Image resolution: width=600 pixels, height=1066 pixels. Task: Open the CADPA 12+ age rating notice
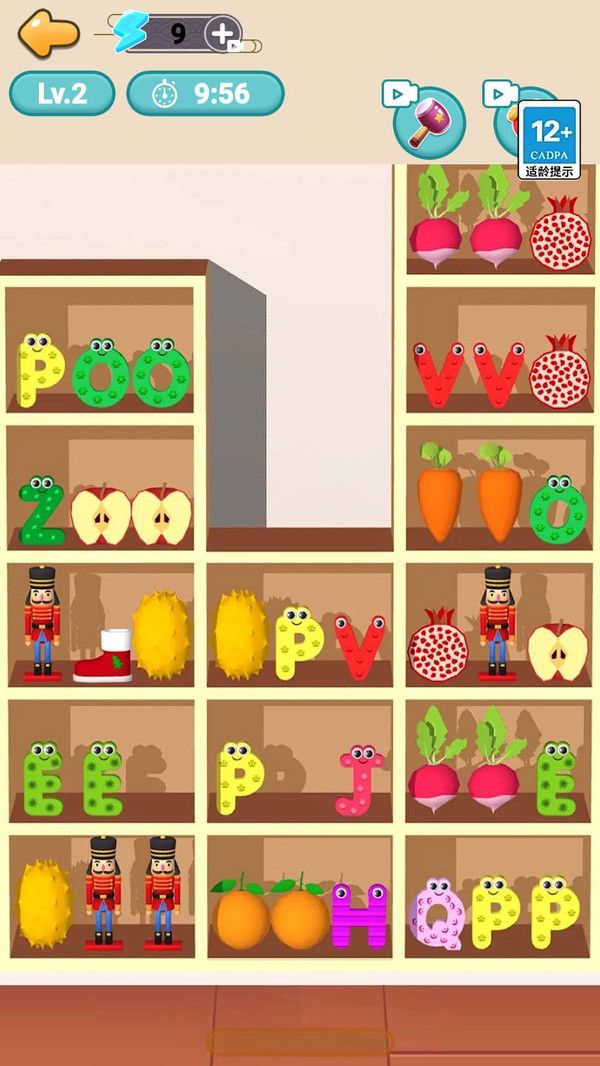pos(549,139)
